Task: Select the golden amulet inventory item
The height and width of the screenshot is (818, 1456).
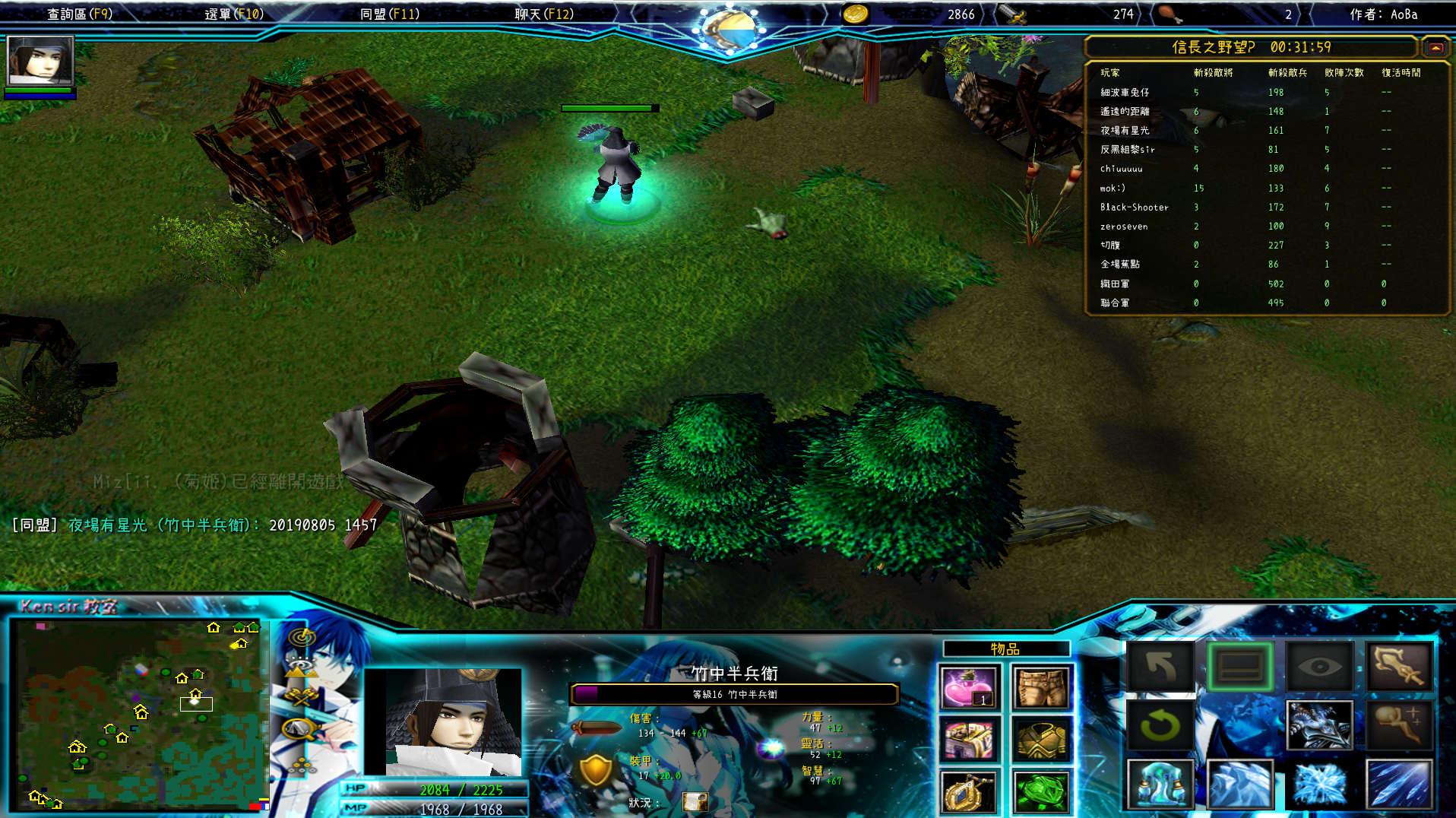Action: coord(968,791)
